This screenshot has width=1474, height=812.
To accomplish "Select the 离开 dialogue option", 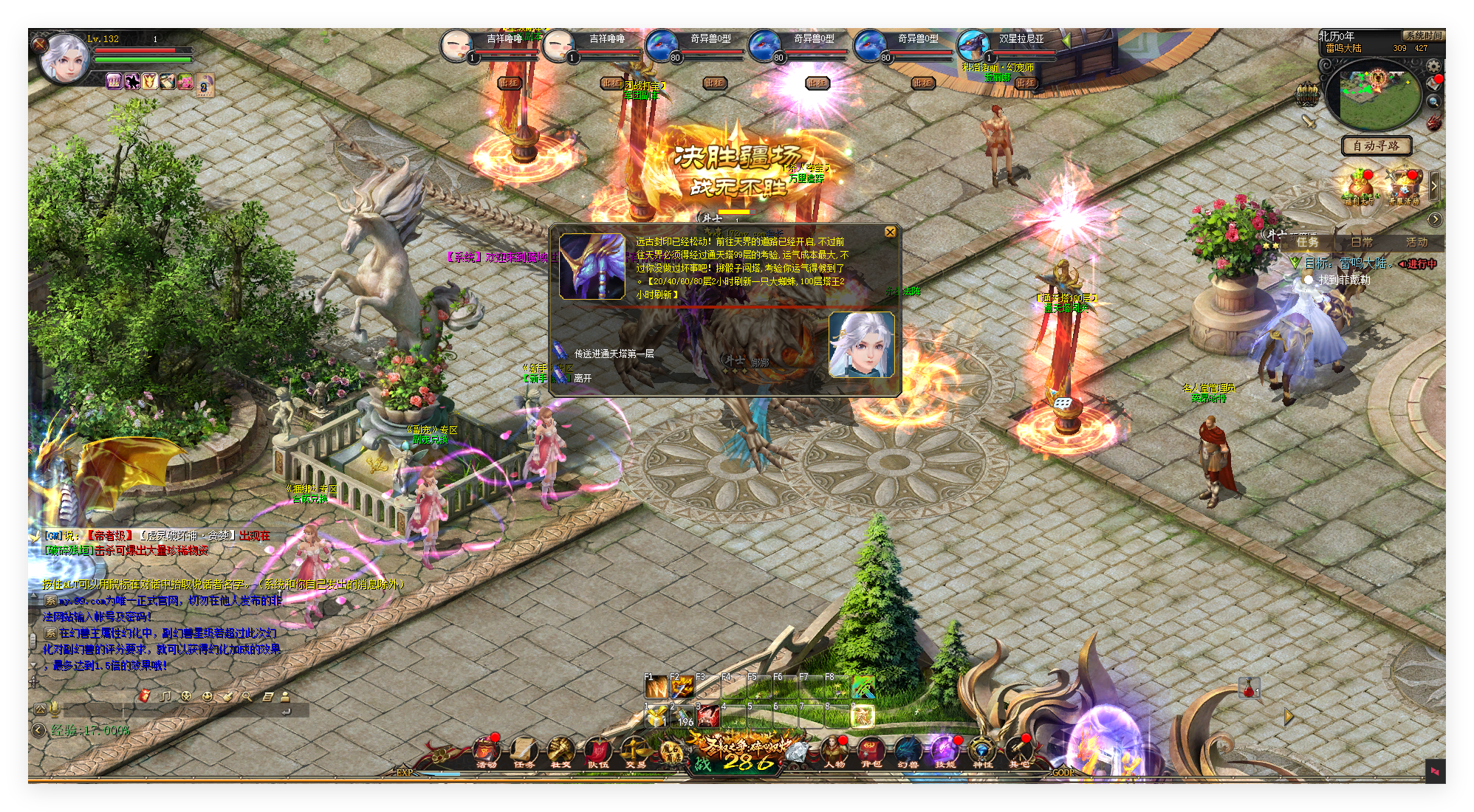I will pos(583,378).
